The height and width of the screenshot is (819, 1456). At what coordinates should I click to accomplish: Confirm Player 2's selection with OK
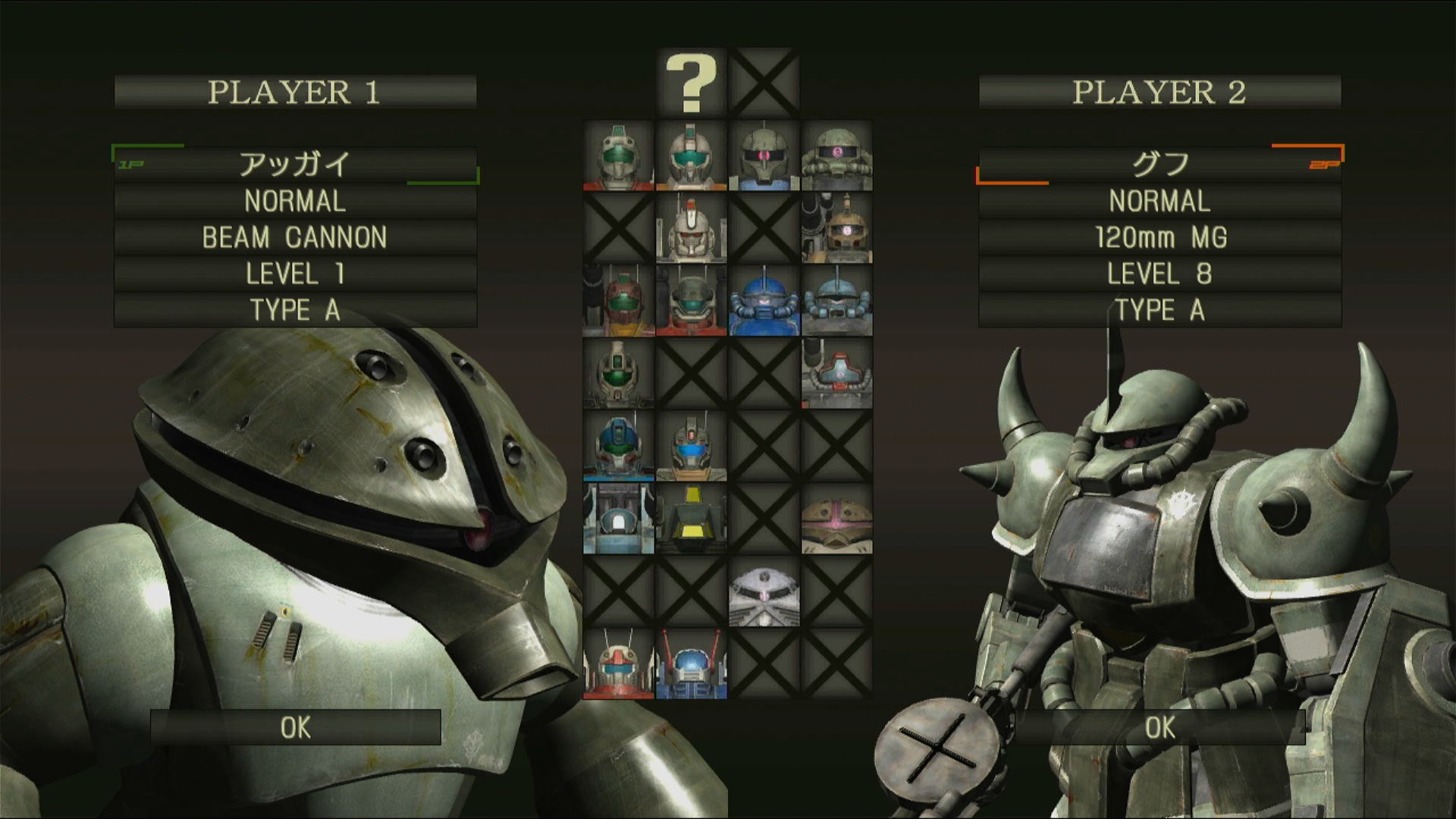pos(1159,727)
